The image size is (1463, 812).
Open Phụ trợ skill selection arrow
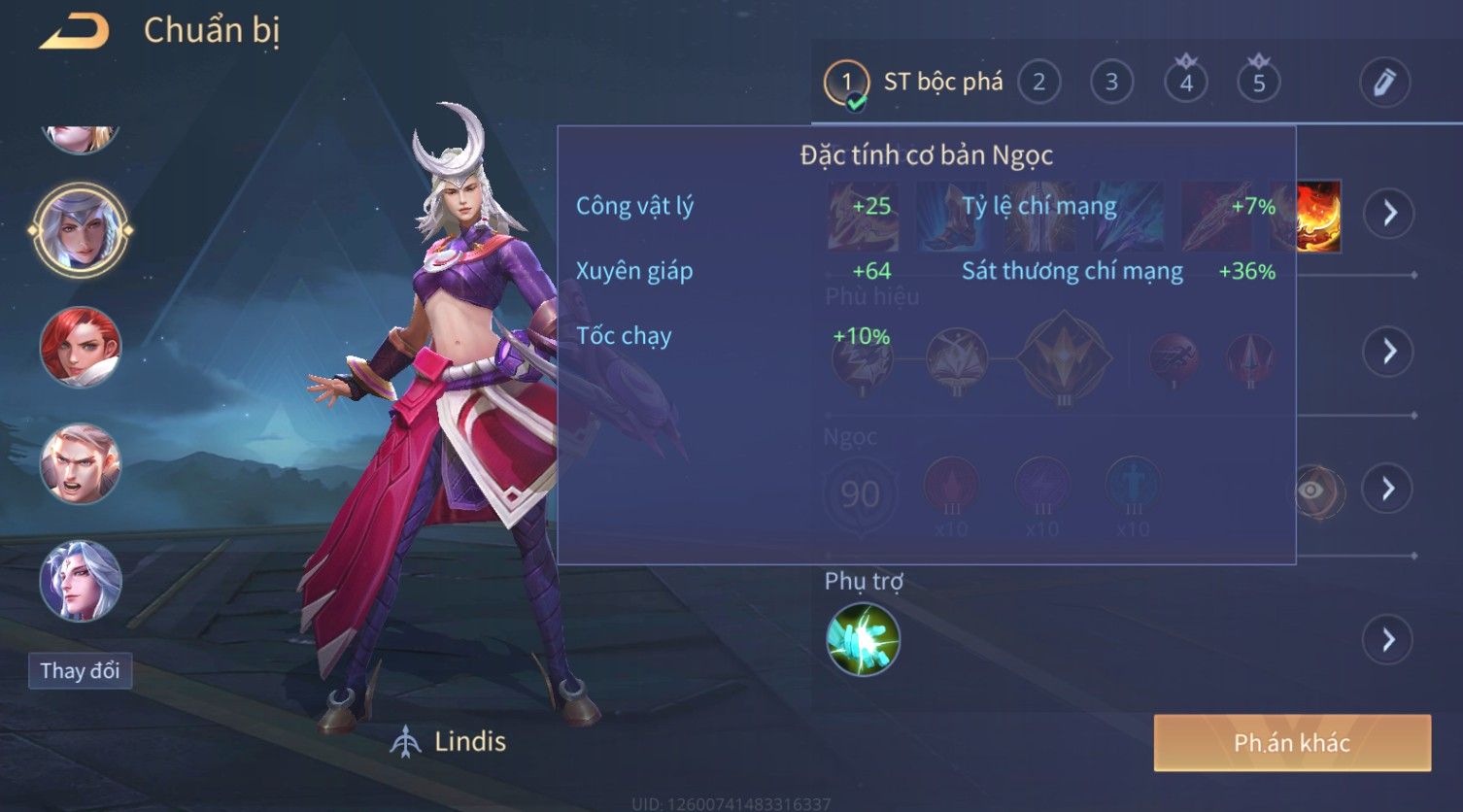coord(1389,640)
